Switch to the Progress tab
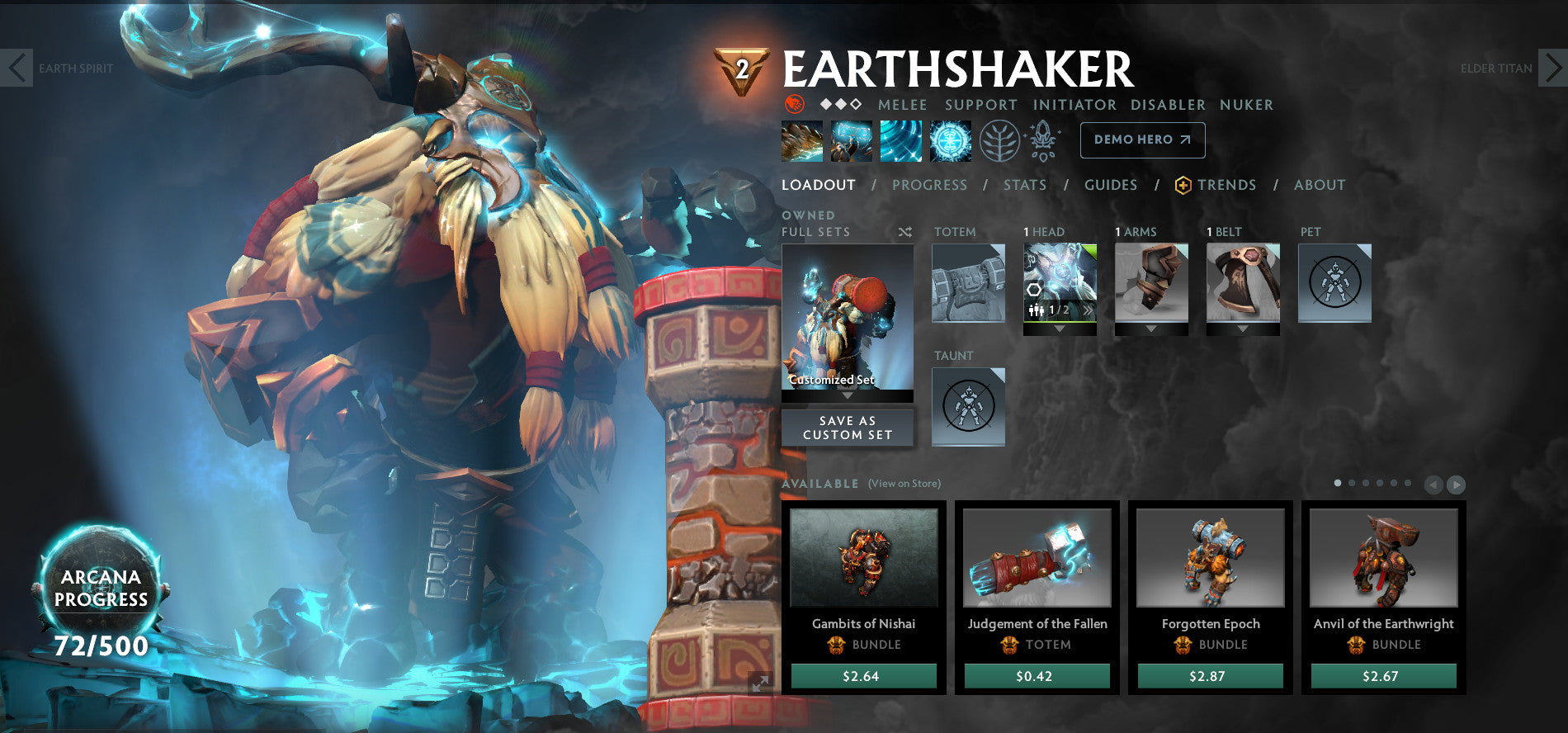Screen dimensions: 1568x733 click(929, 185)
